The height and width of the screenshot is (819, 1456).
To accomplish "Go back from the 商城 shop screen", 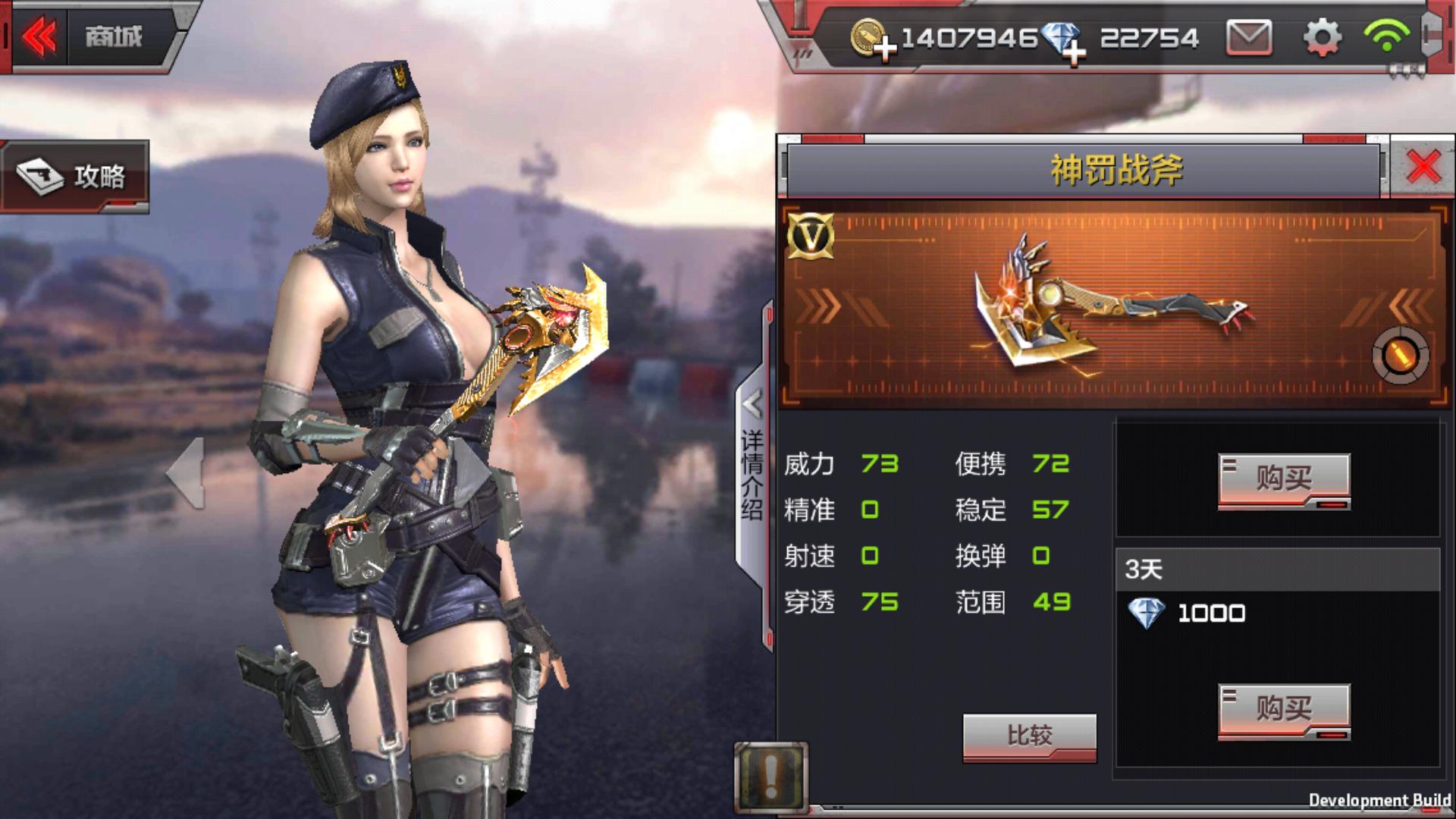I will [x=39, y=36].
